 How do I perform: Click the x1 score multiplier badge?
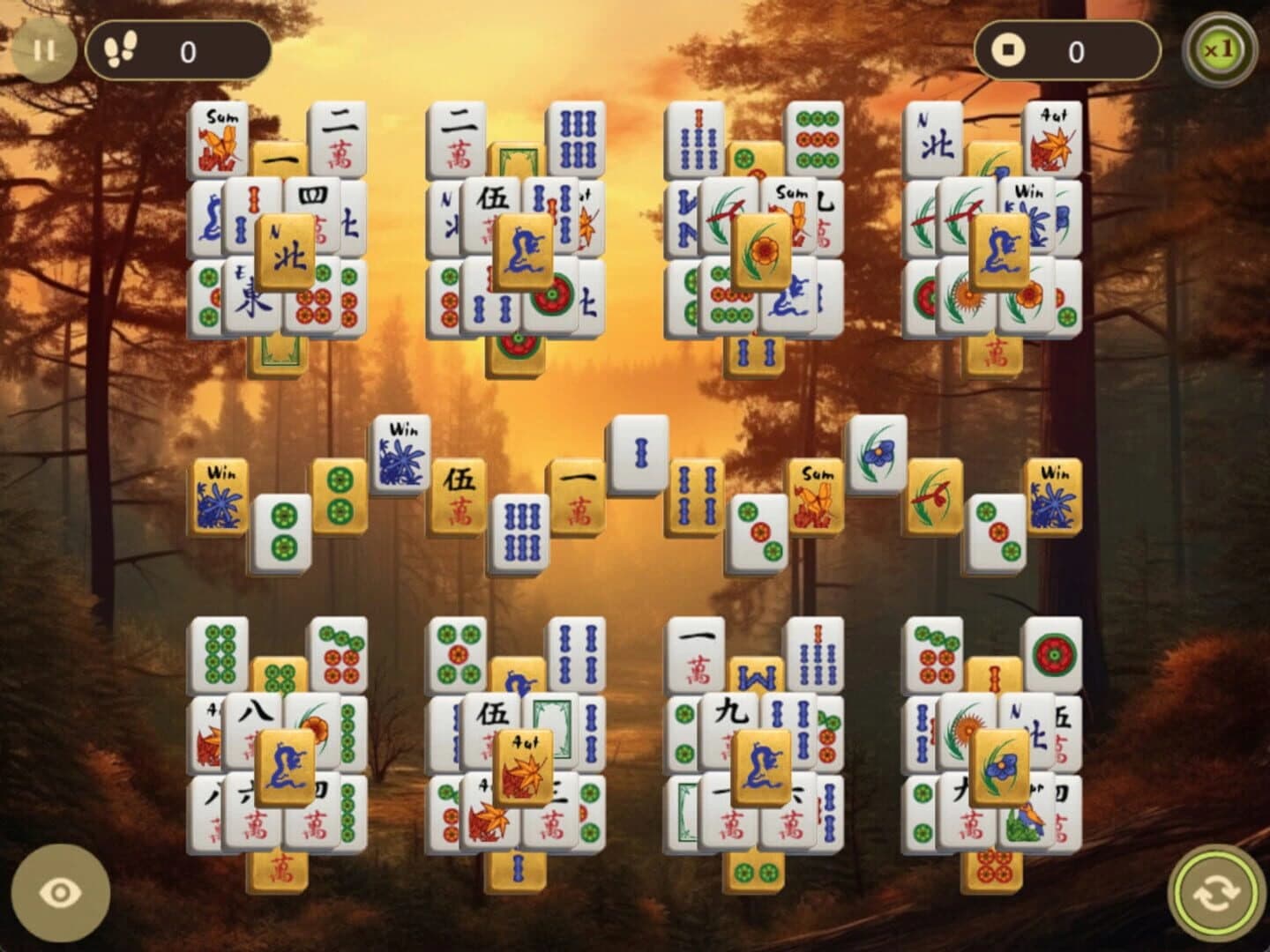click(1220, 48)
